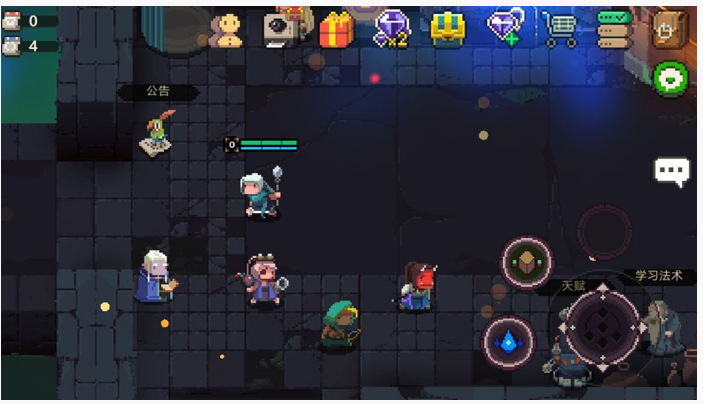The height and width of the screenshot is (404, 703).
Task: Open the red gift box
Action: (336, 30)
